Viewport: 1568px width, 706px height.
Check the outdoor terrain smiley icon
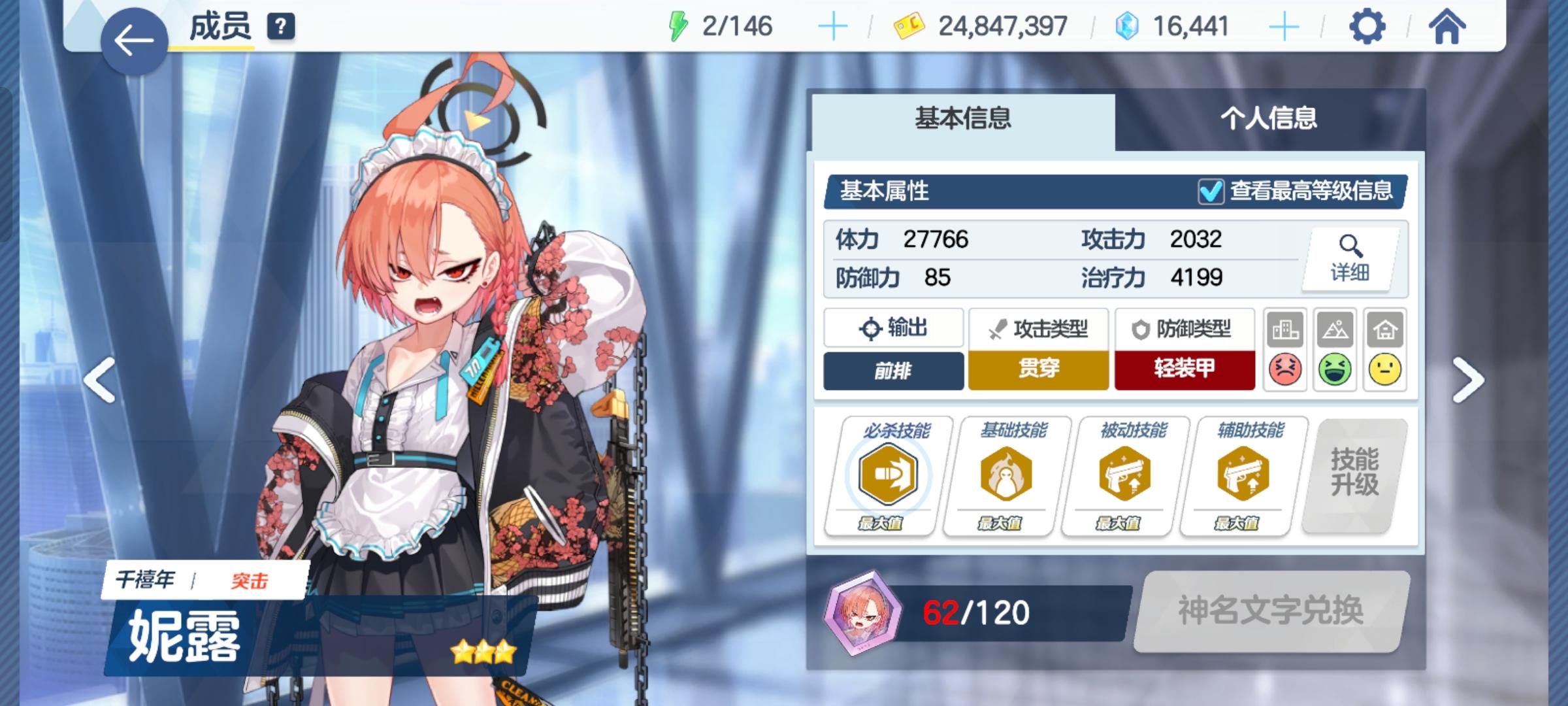1335,368
